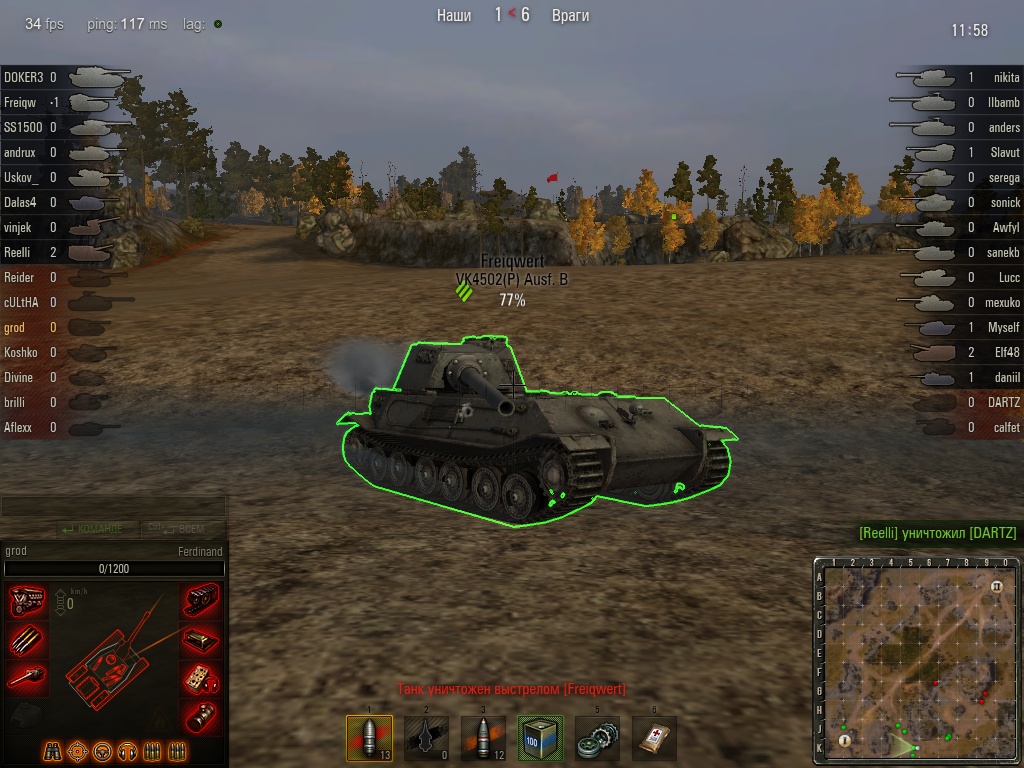Click the chat input box
This screenshot has height=768, width=1024.
[x=113, y=507]
